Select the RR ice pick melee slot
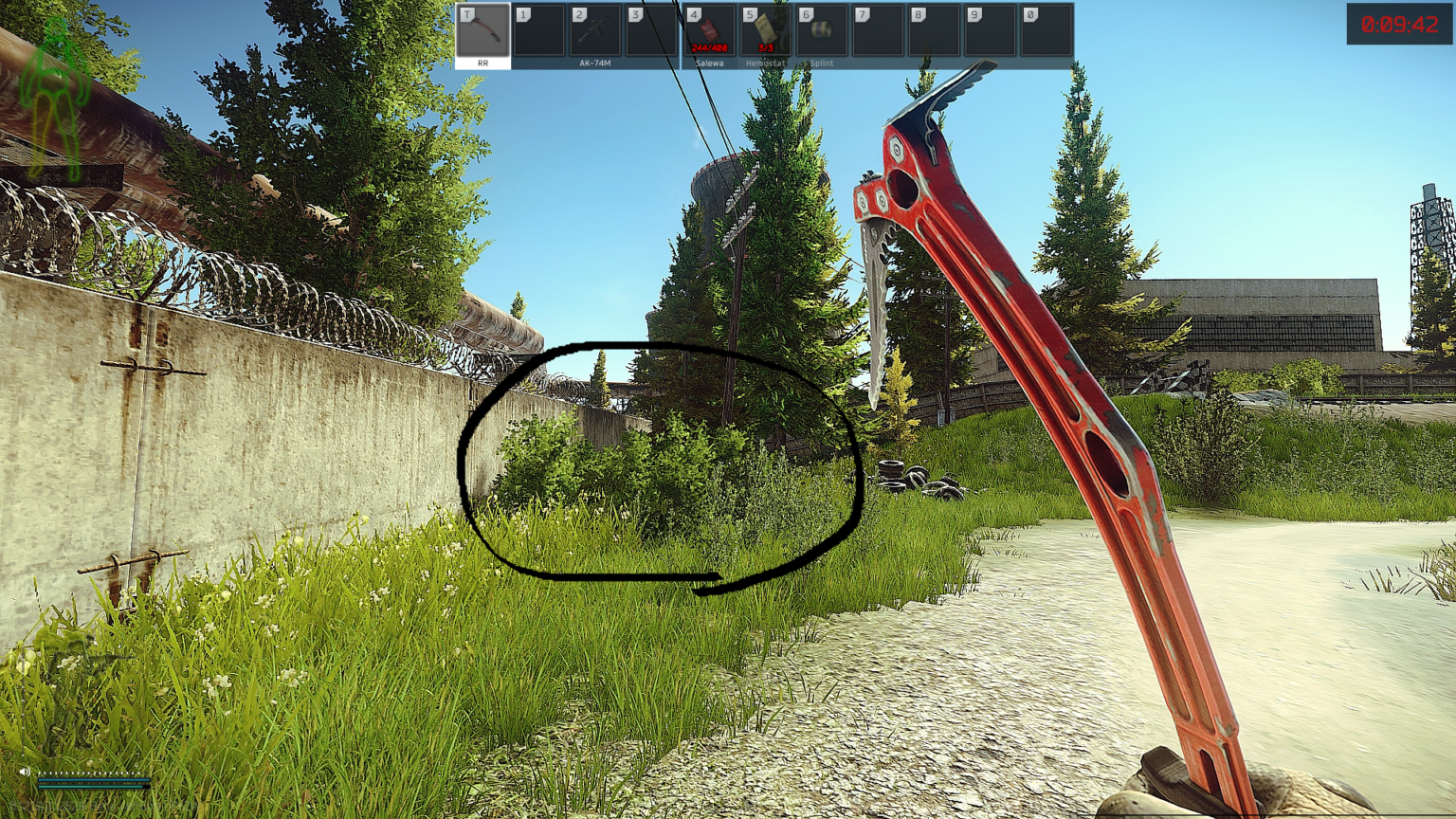This screenshot has height=819, width=1456. [482, 34]
